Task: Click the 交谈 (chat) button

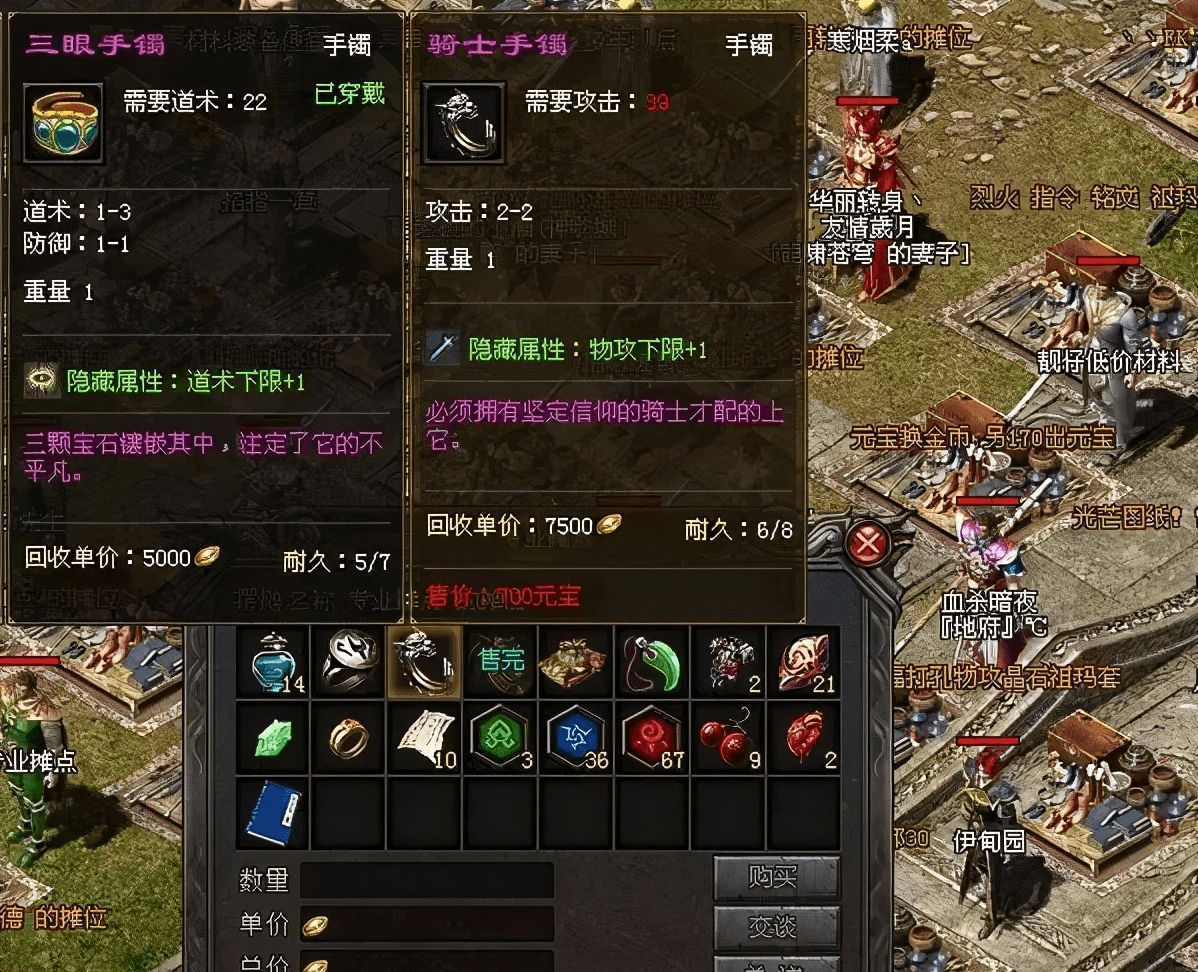Action: [775, 928]
